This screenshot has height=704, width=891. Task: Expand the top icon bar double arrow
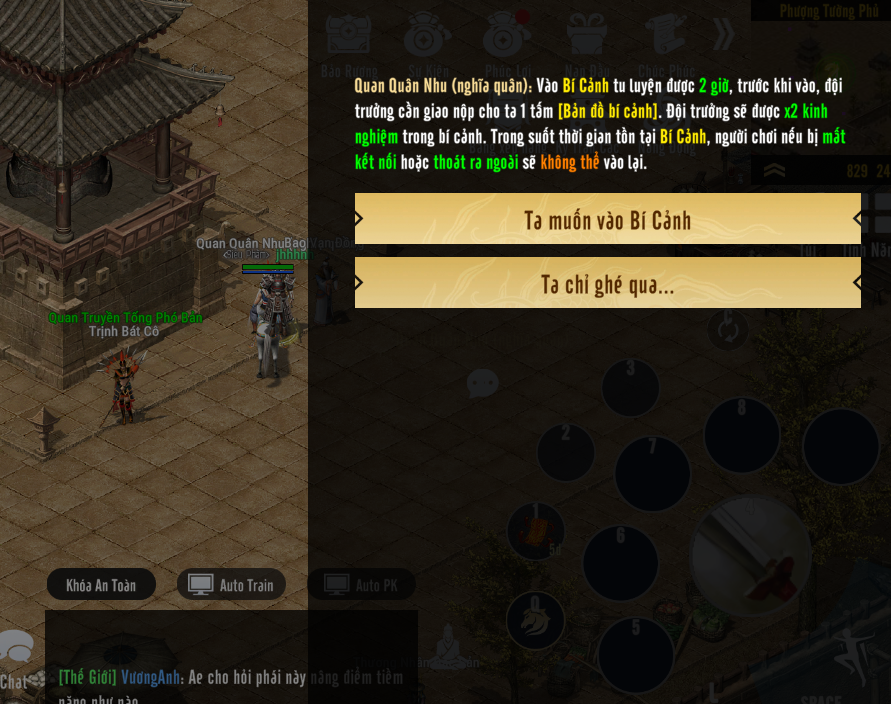pyautogui.click(x=723, y=35)
